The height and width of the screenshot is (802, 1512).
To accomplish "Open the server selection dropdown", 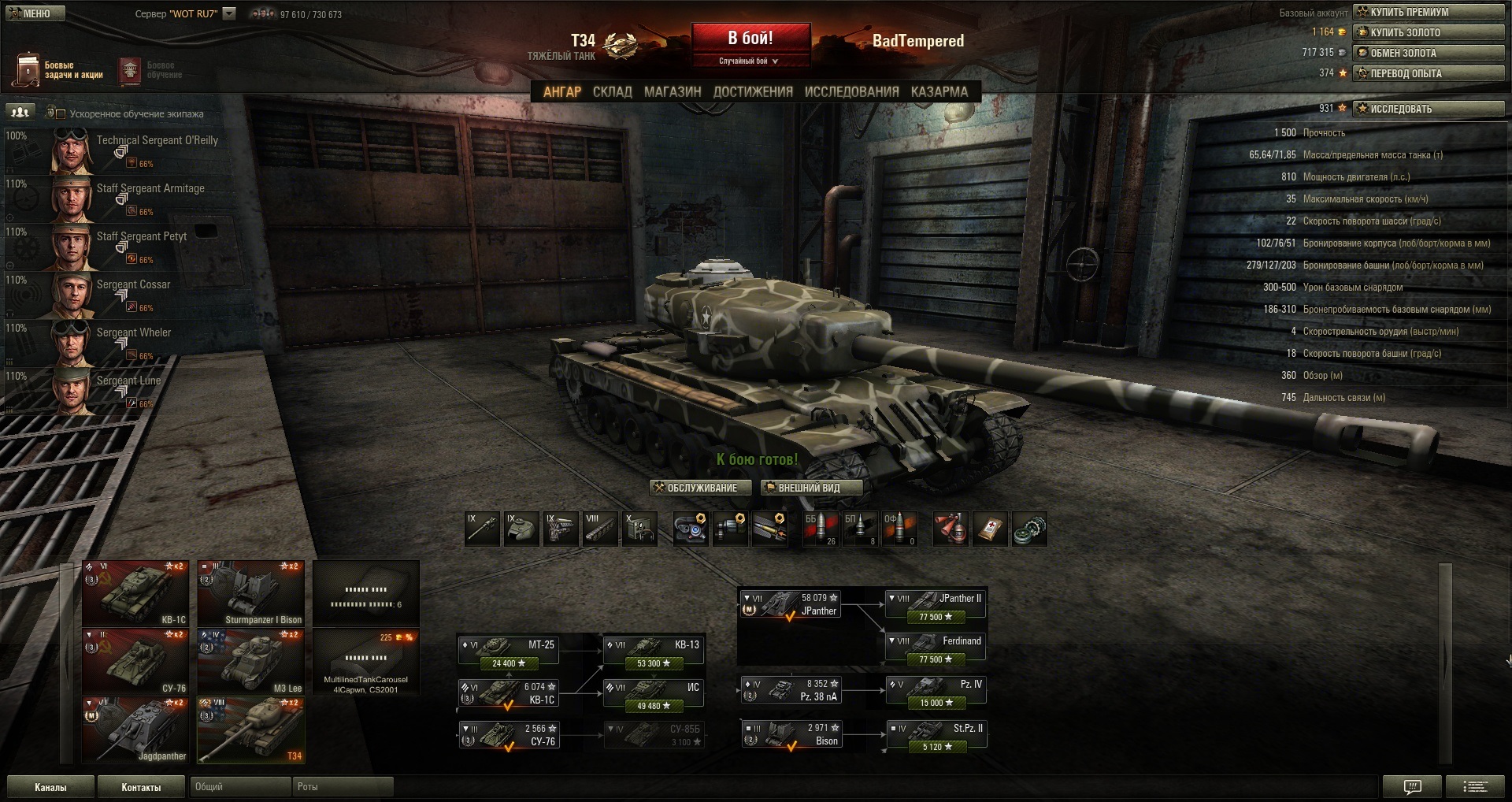I will pyautogui.click(x=229, y=13).
